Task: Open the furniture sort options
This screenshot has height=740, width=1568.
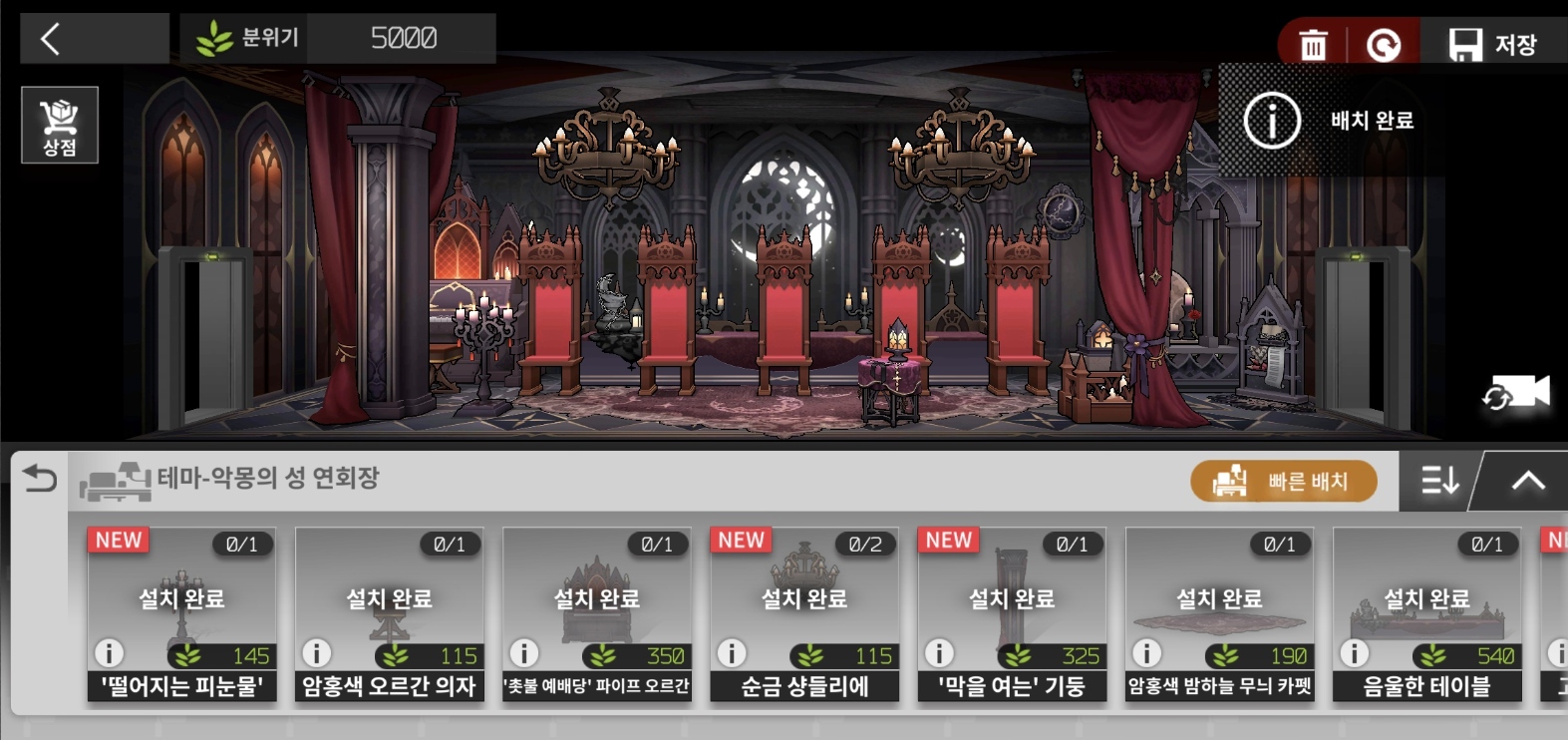Action: click(x=1439, y=482)
